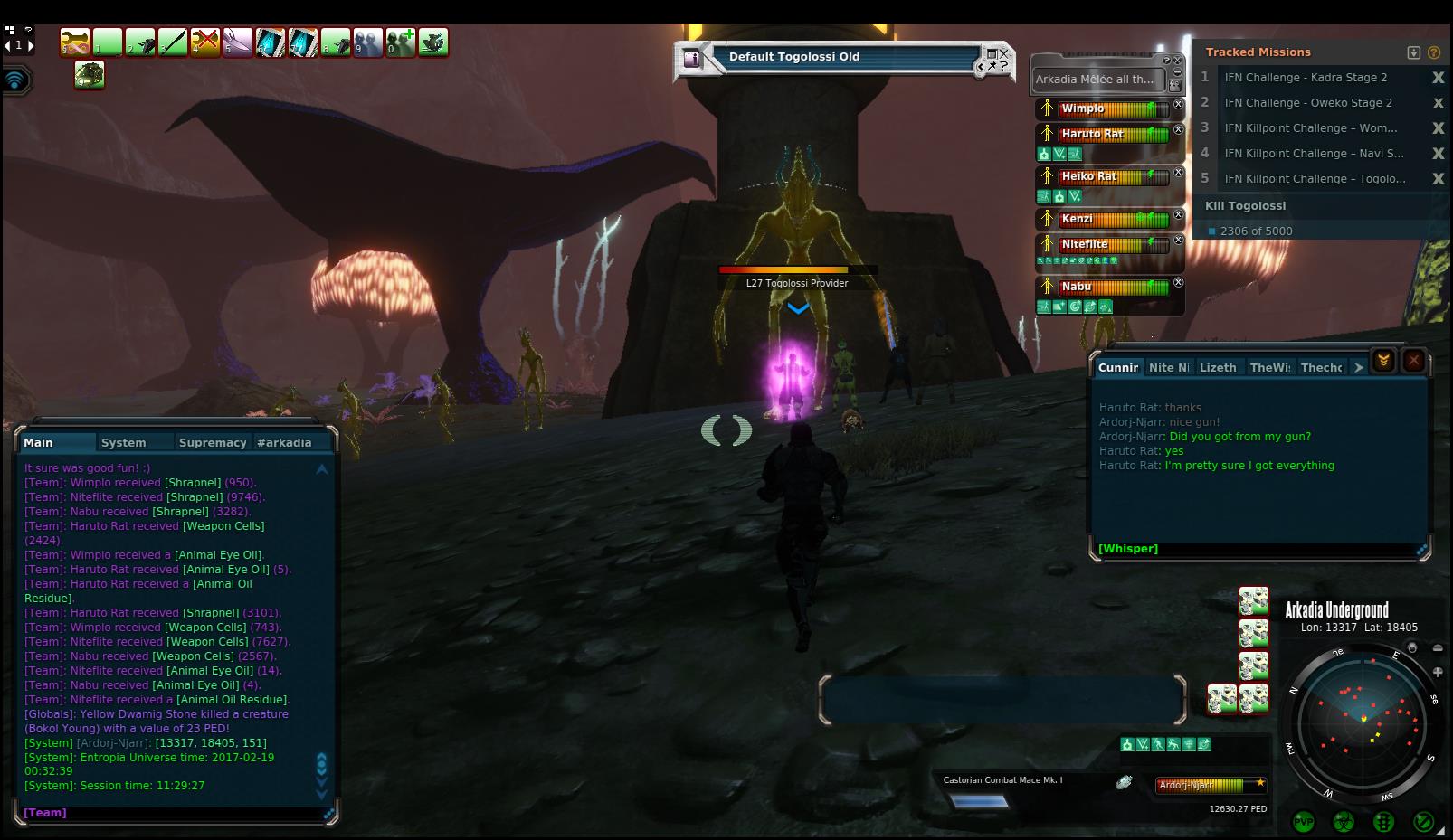Activate the add team member icon in slot 0
Screen dimensions: 1453x840
(x=401, y=42)
